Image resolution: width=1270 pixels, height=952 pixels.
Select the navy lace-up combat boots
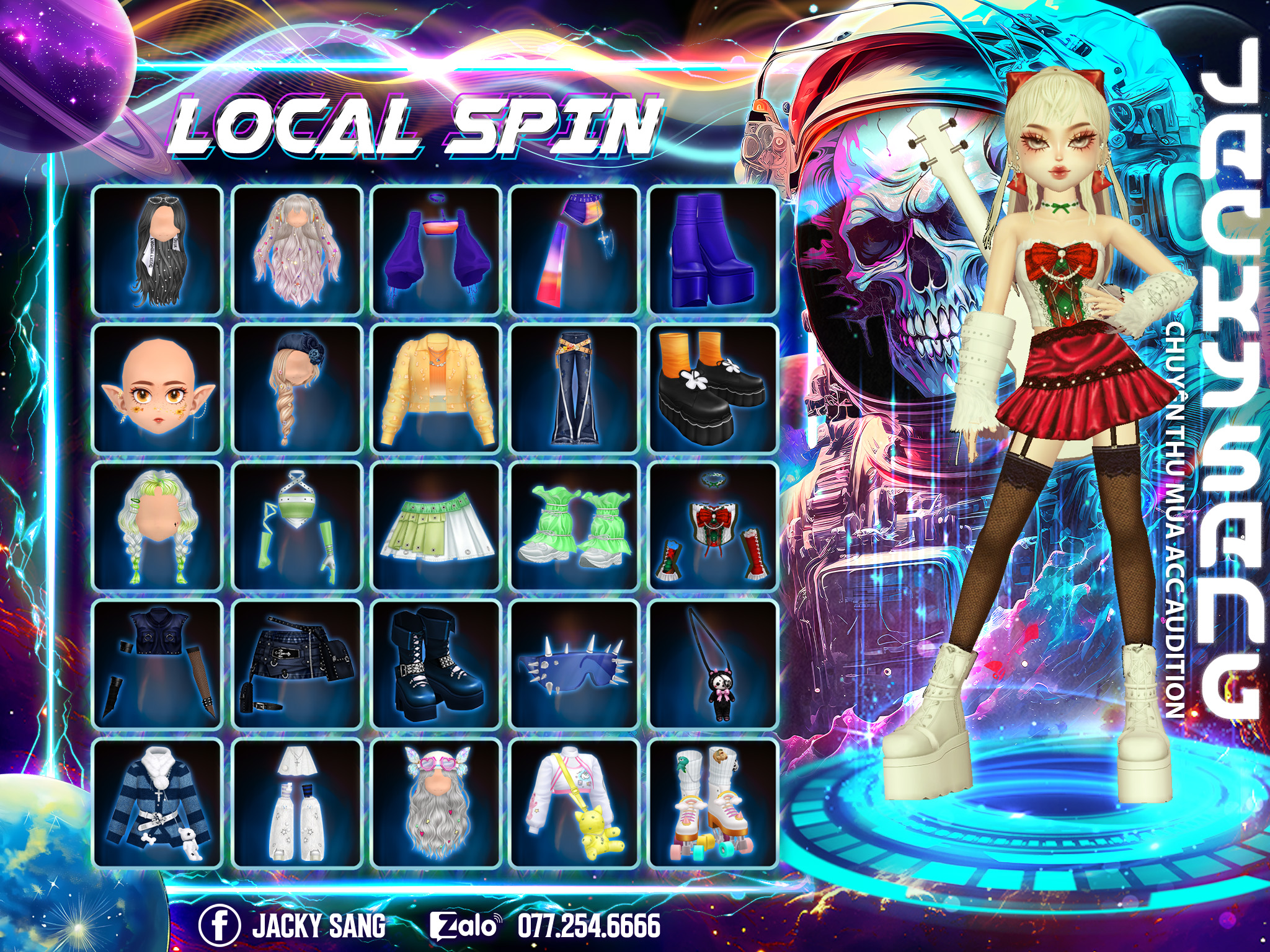click(x=435, y=664)
